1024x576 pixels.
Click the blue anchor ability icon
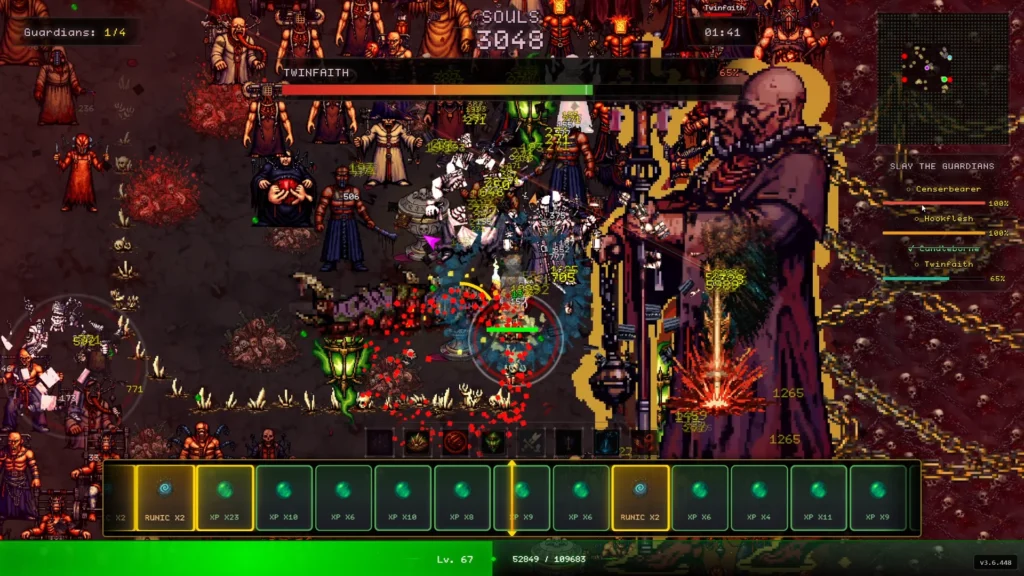coord(606,442)
